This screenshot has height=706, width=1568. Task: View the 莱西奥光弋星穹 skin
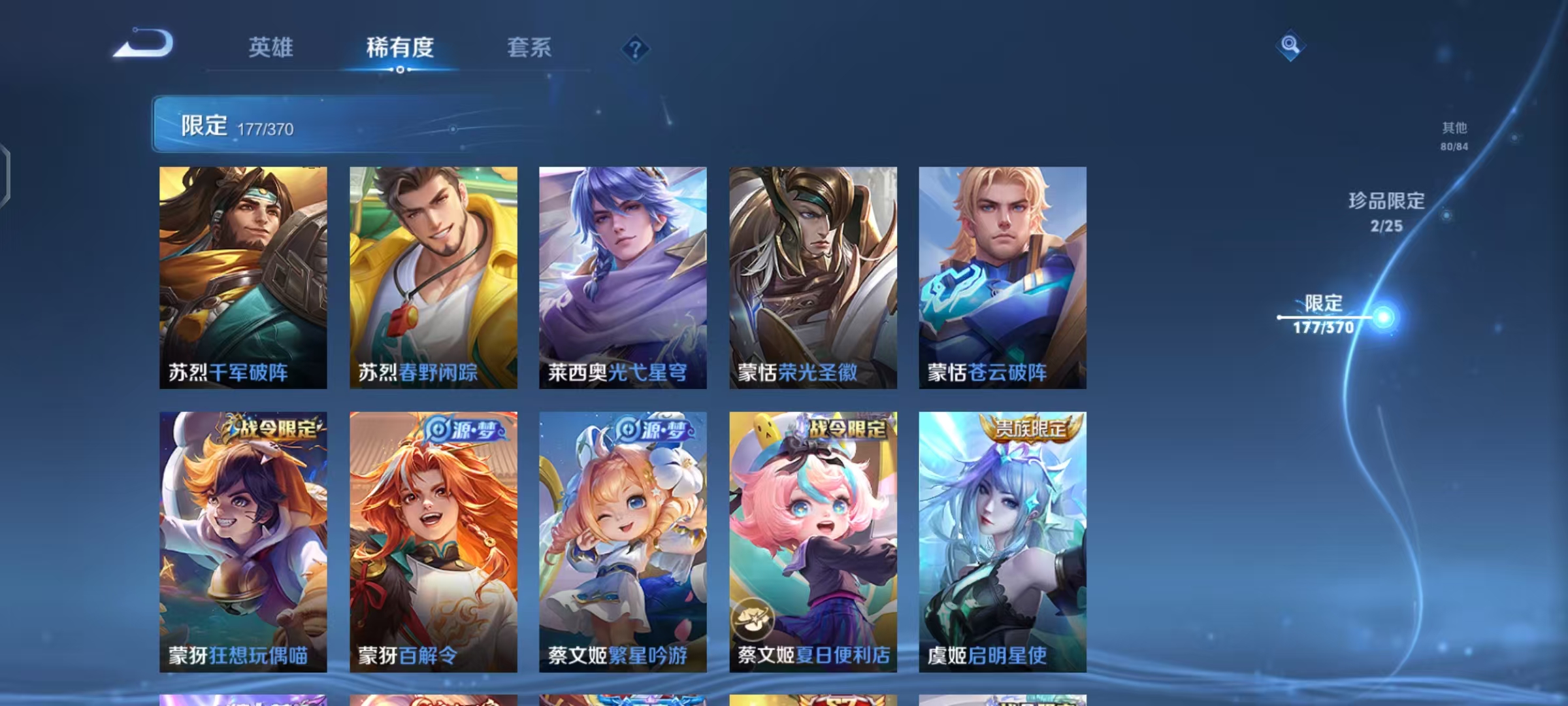click(x=623, y=275)
